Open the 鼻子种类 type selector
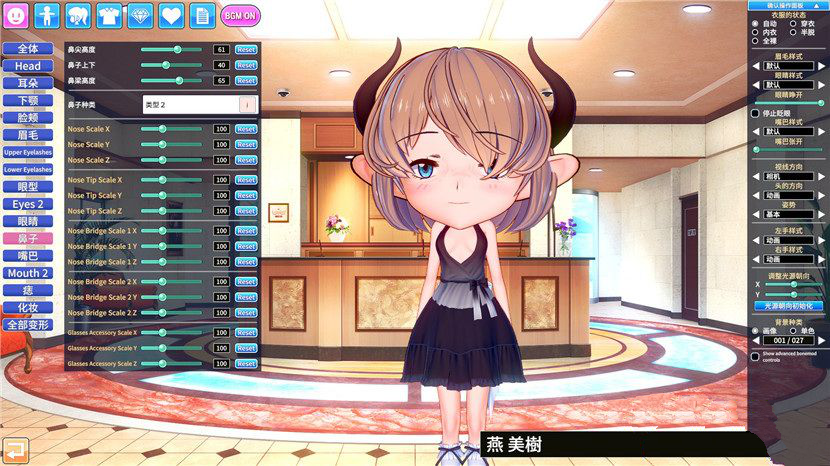Screen dimensions: 830x466 [200, 103]
